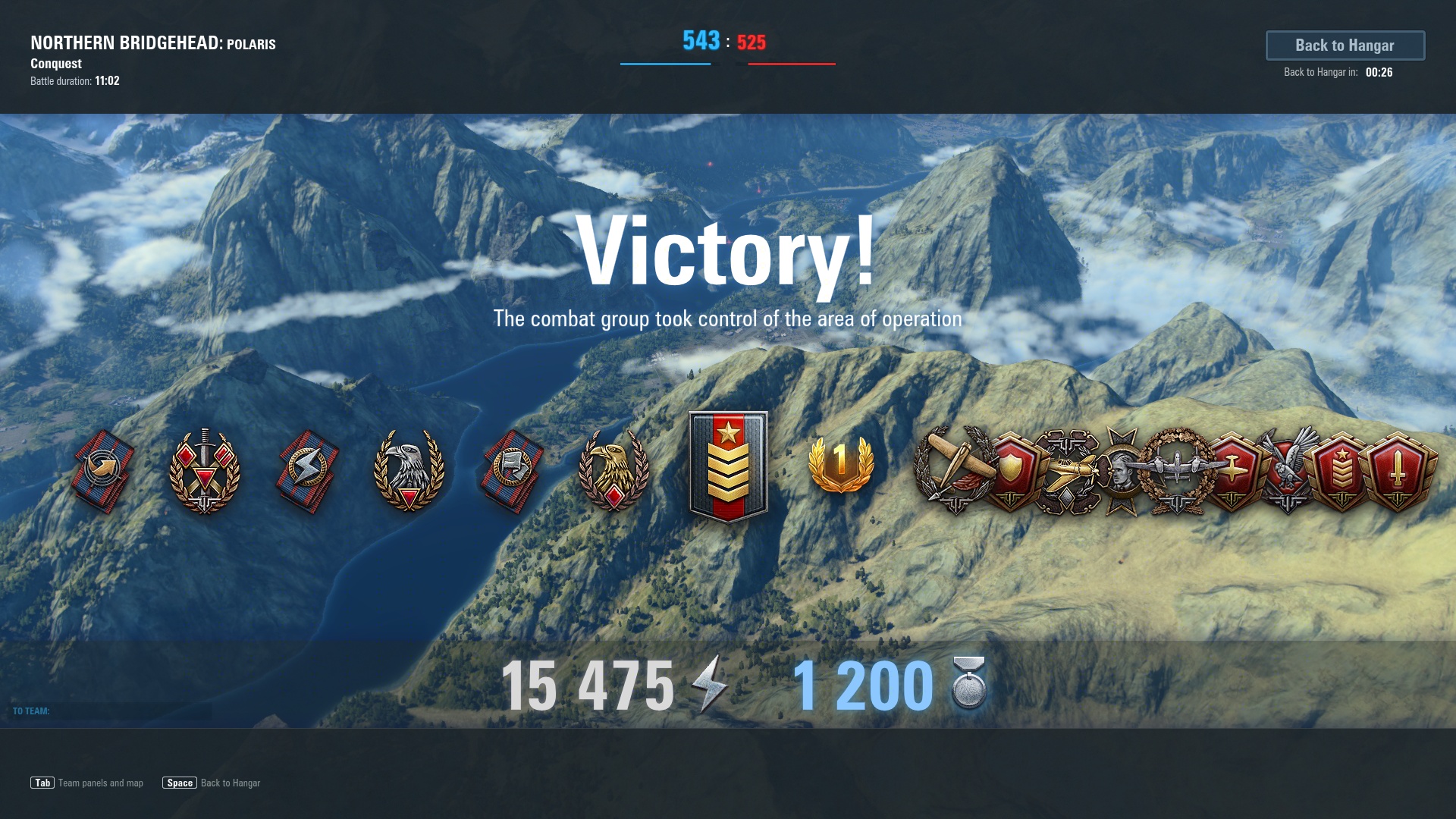View the golden eagle head laurel badge
This screenshot has height=819, width=1456.
[613, 470]
